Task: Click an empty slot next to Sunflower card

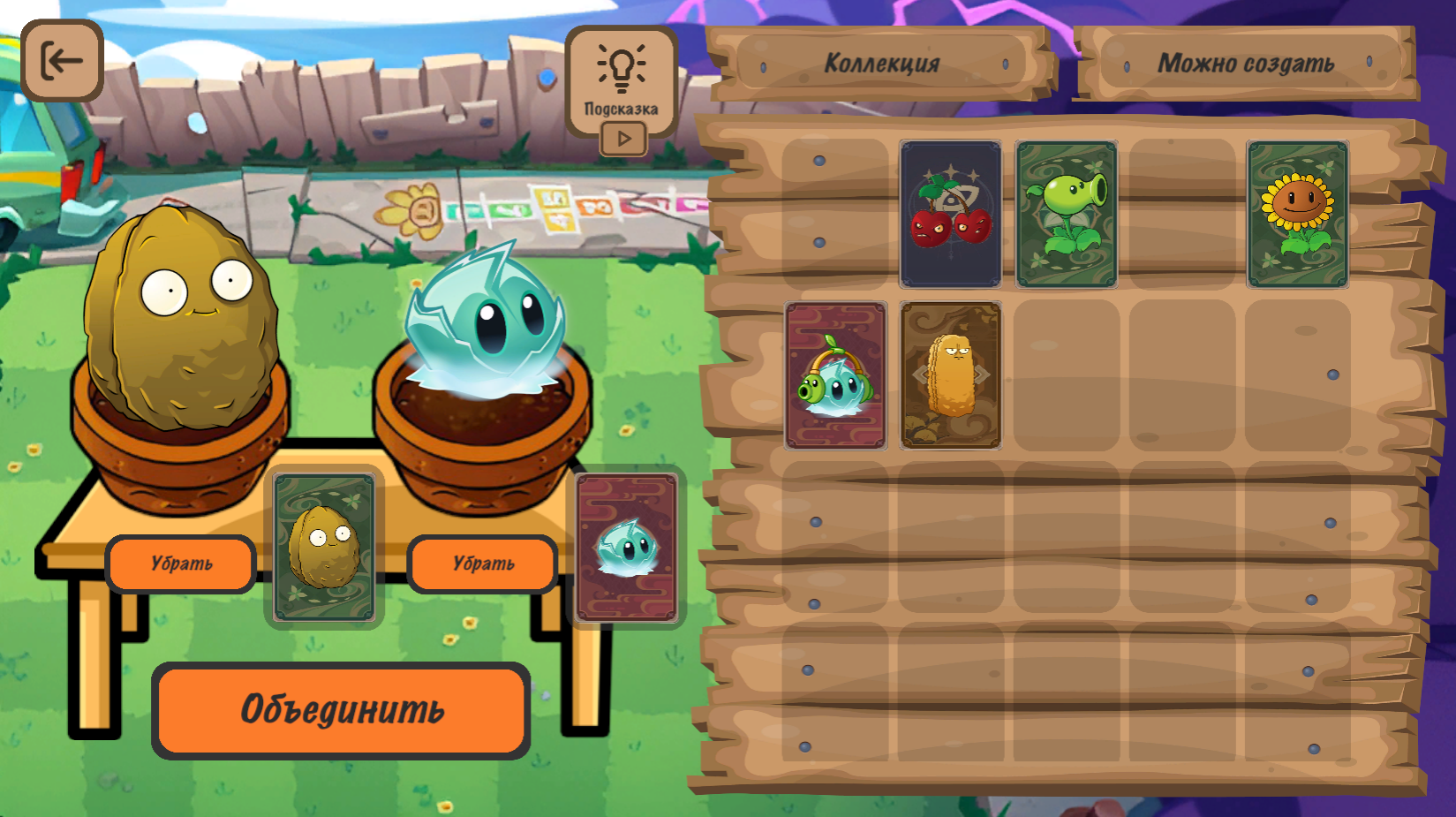Action: tap(1181, 216)
